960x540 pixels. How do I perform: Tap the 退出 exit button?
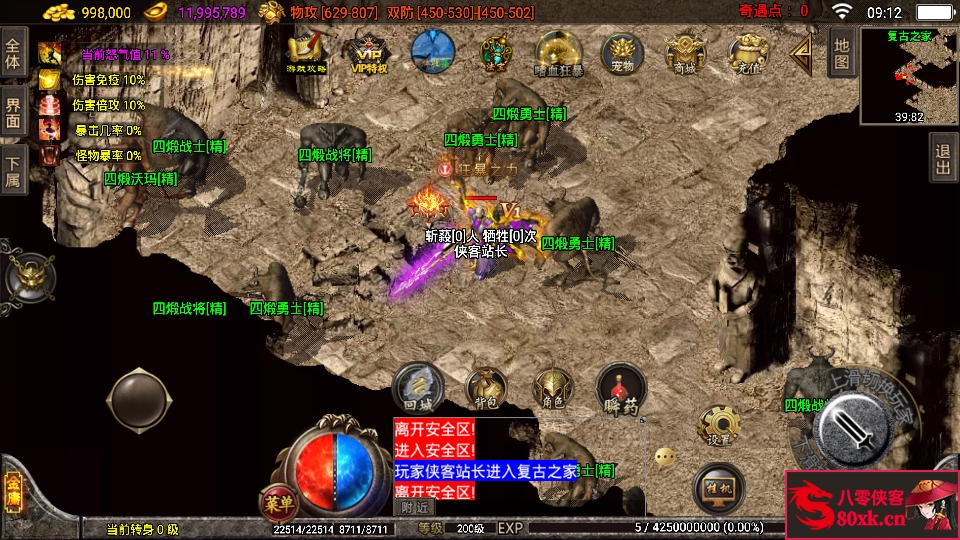(943, 160)
